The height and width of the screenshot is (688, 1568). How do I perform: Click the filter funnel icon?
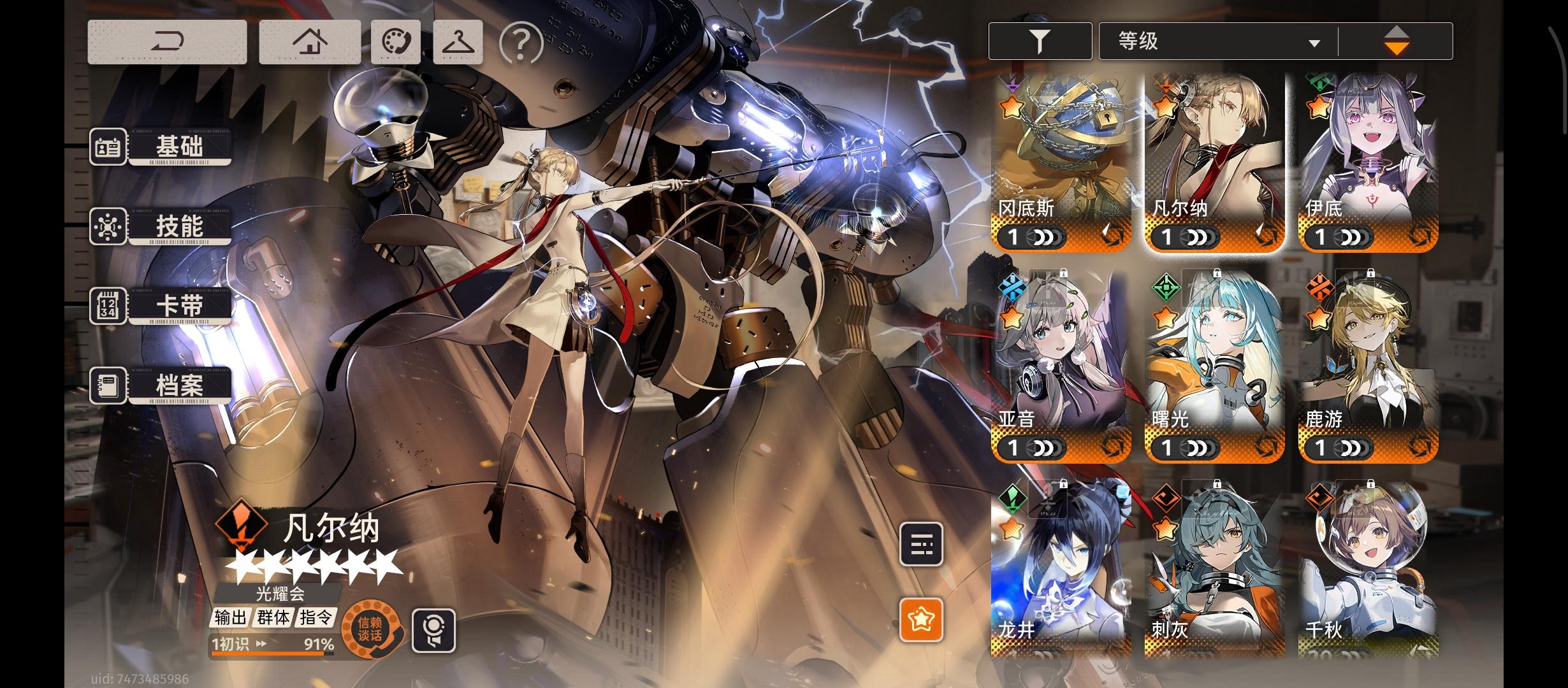click(1039, 41)
